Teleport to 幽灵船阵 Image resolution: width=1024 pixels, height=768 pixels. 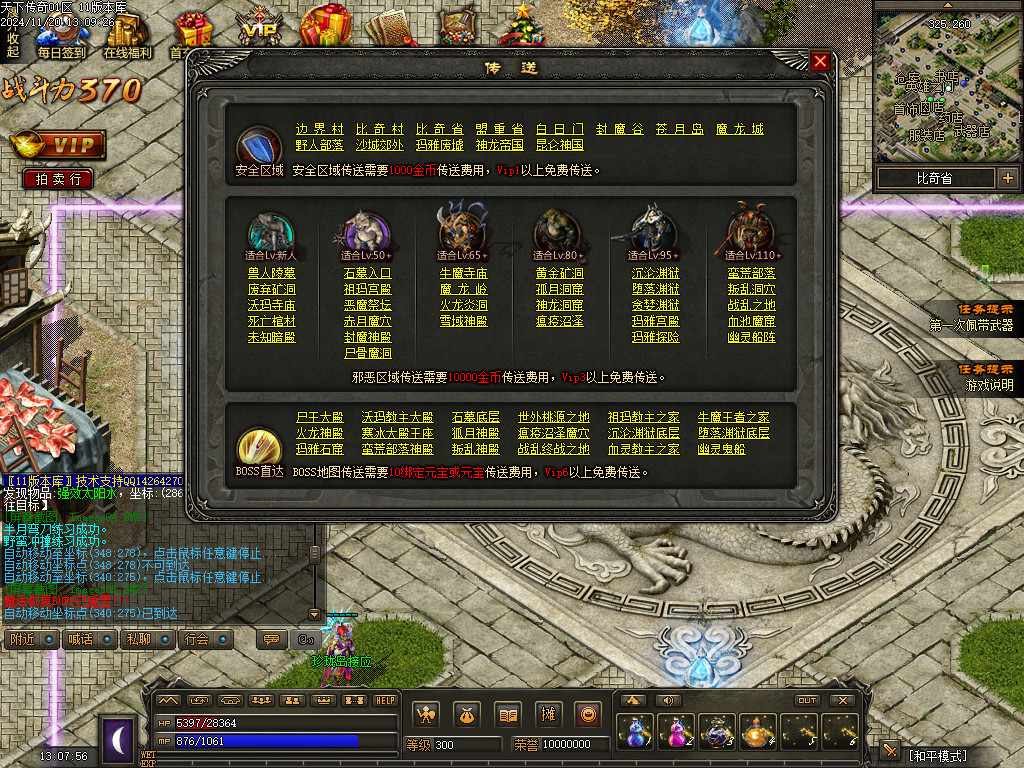point(751,337)
